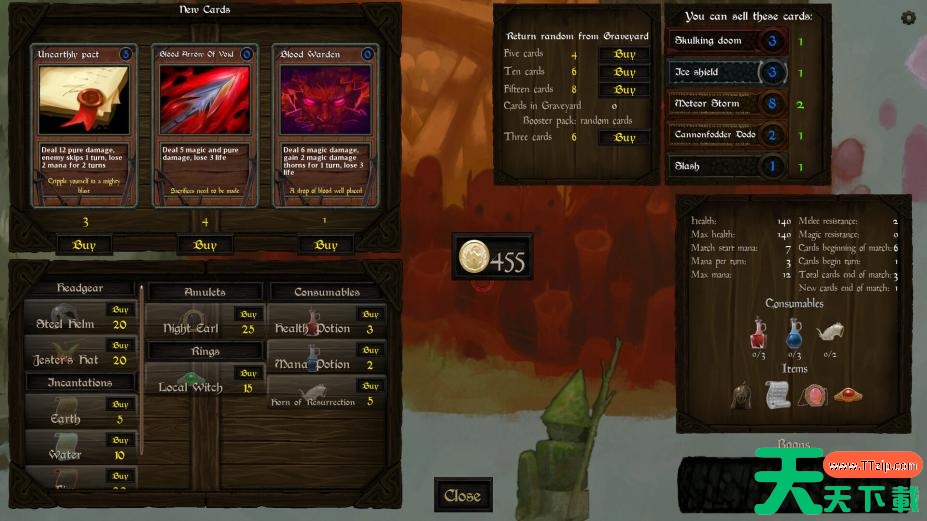
Task: Sell the Slash card
Action: 727,166
